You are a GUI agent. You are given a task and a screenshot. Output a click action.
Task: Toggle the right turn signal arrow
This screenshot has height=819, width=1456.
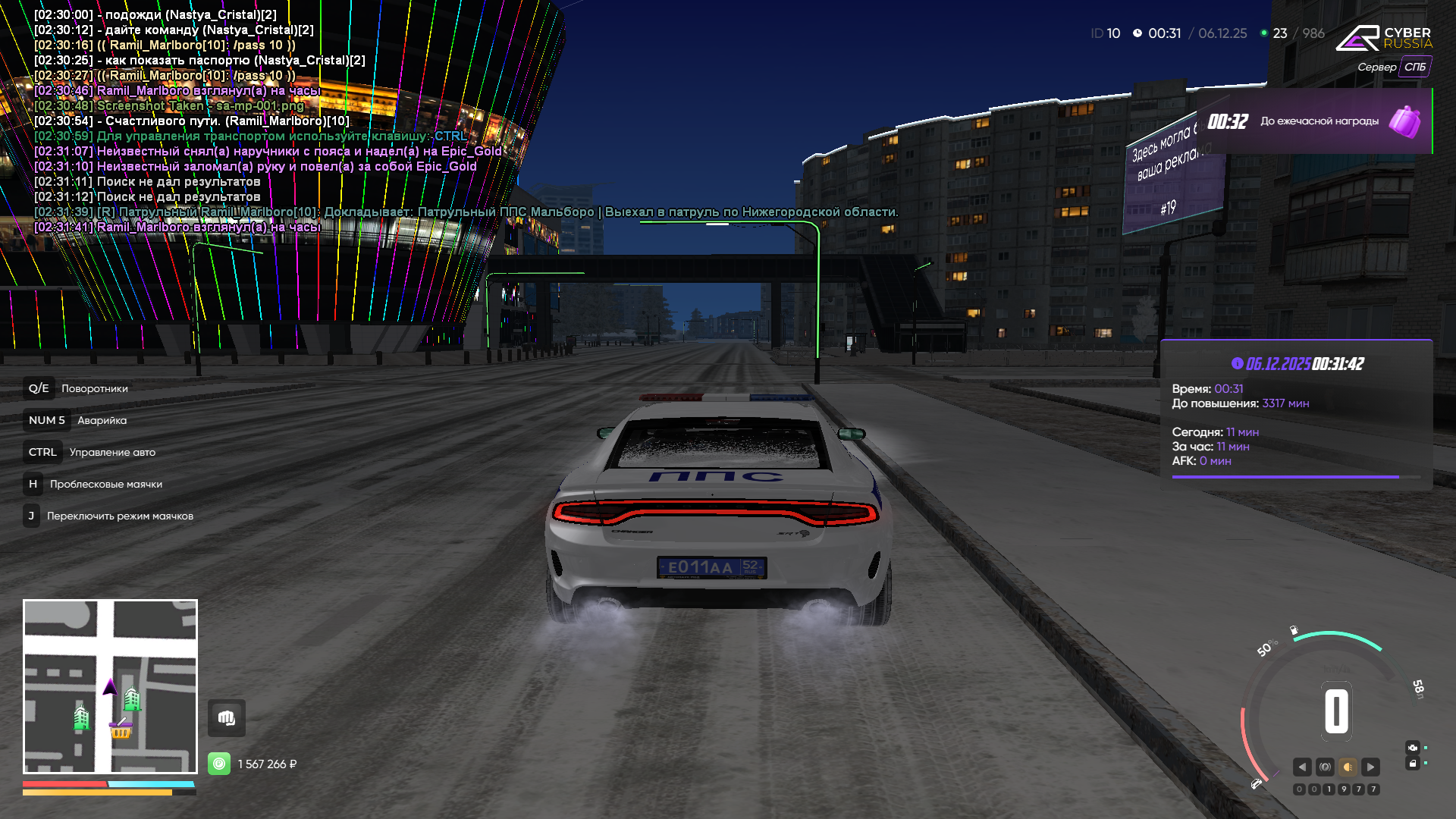1370,767
